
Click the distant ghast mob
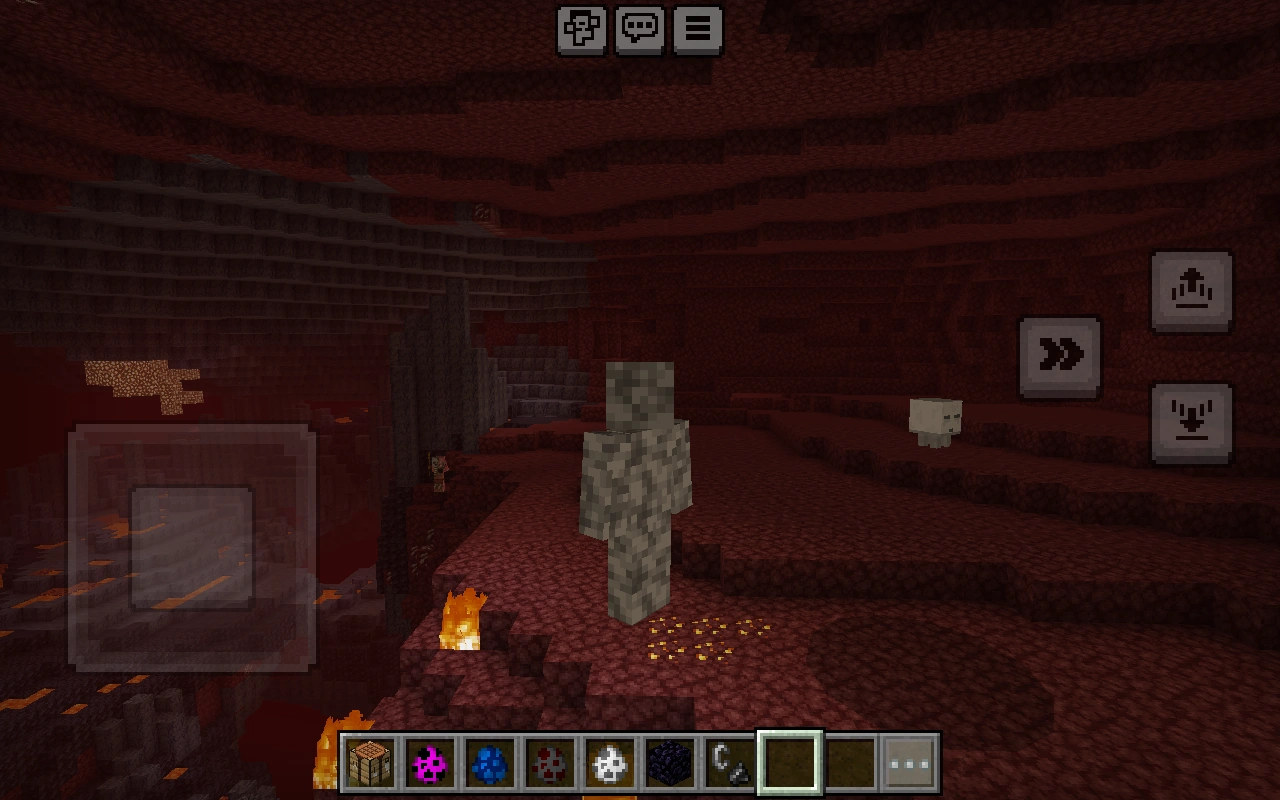tap(934, 418)
